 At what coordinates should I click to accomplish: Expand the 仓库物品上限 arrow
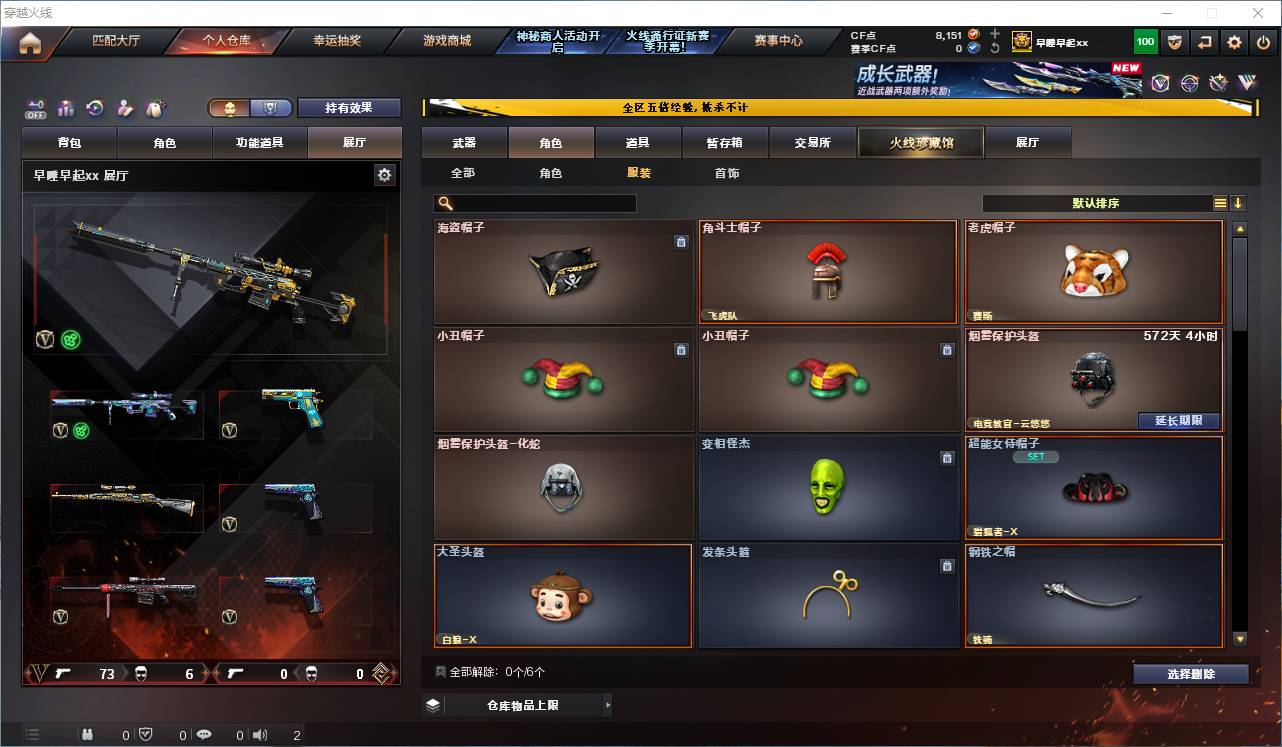(607, 704)
